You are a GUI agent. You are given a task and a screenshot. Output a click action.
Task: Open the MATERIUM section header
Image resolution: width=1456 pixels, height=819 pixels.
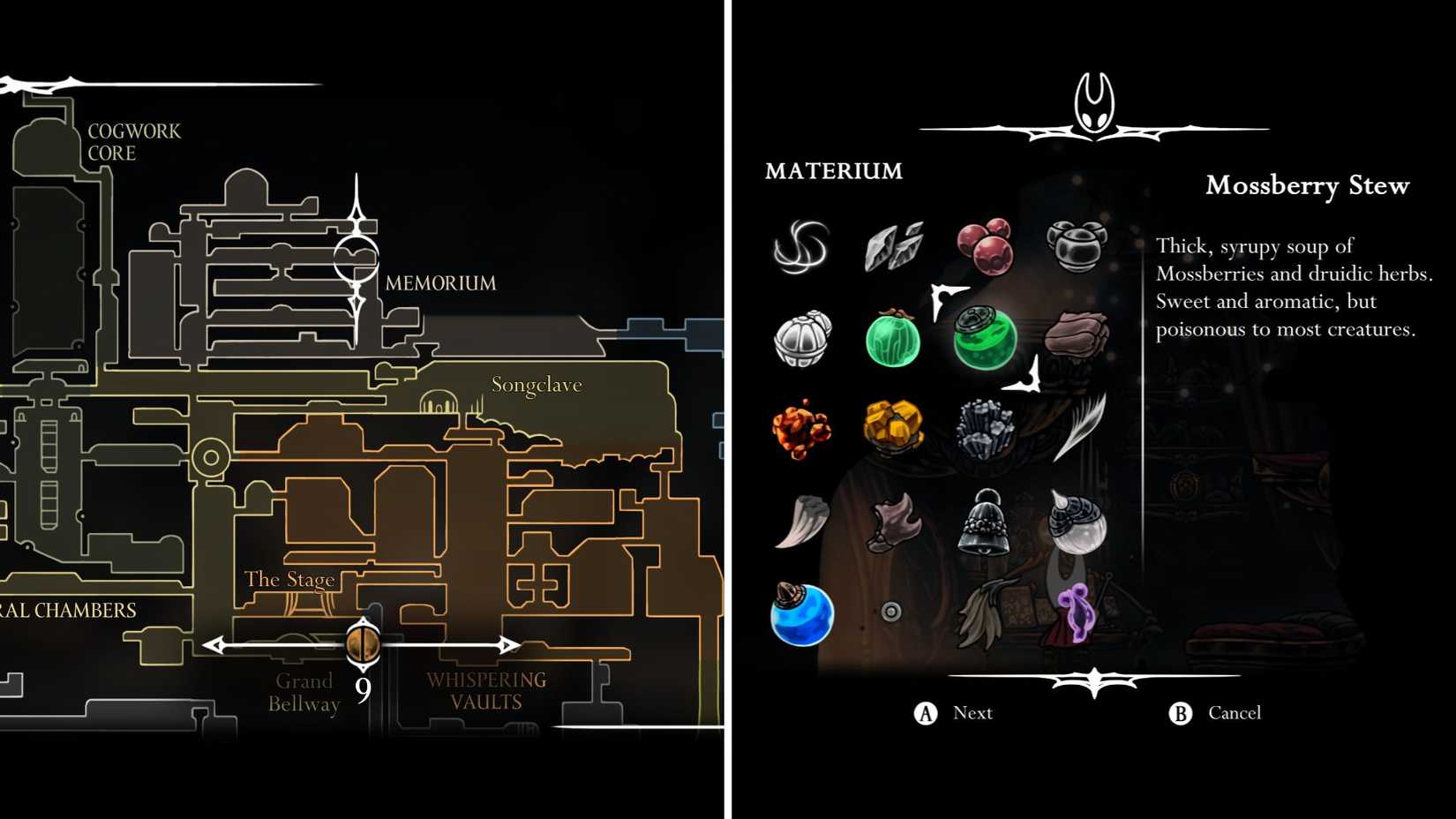pos(833,170)
